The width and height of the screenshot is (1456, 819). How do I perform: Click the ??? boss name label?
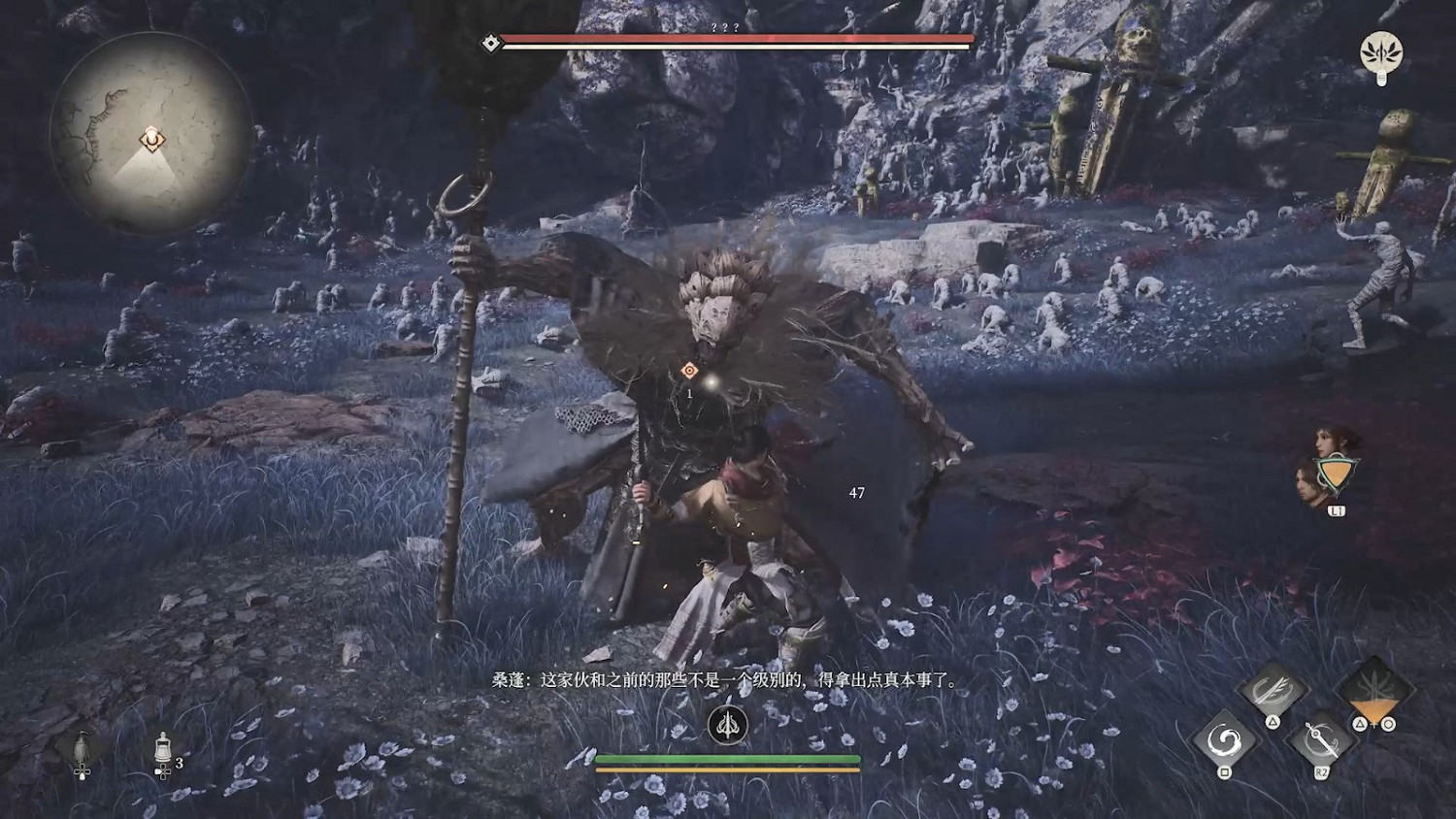point(728,28)
